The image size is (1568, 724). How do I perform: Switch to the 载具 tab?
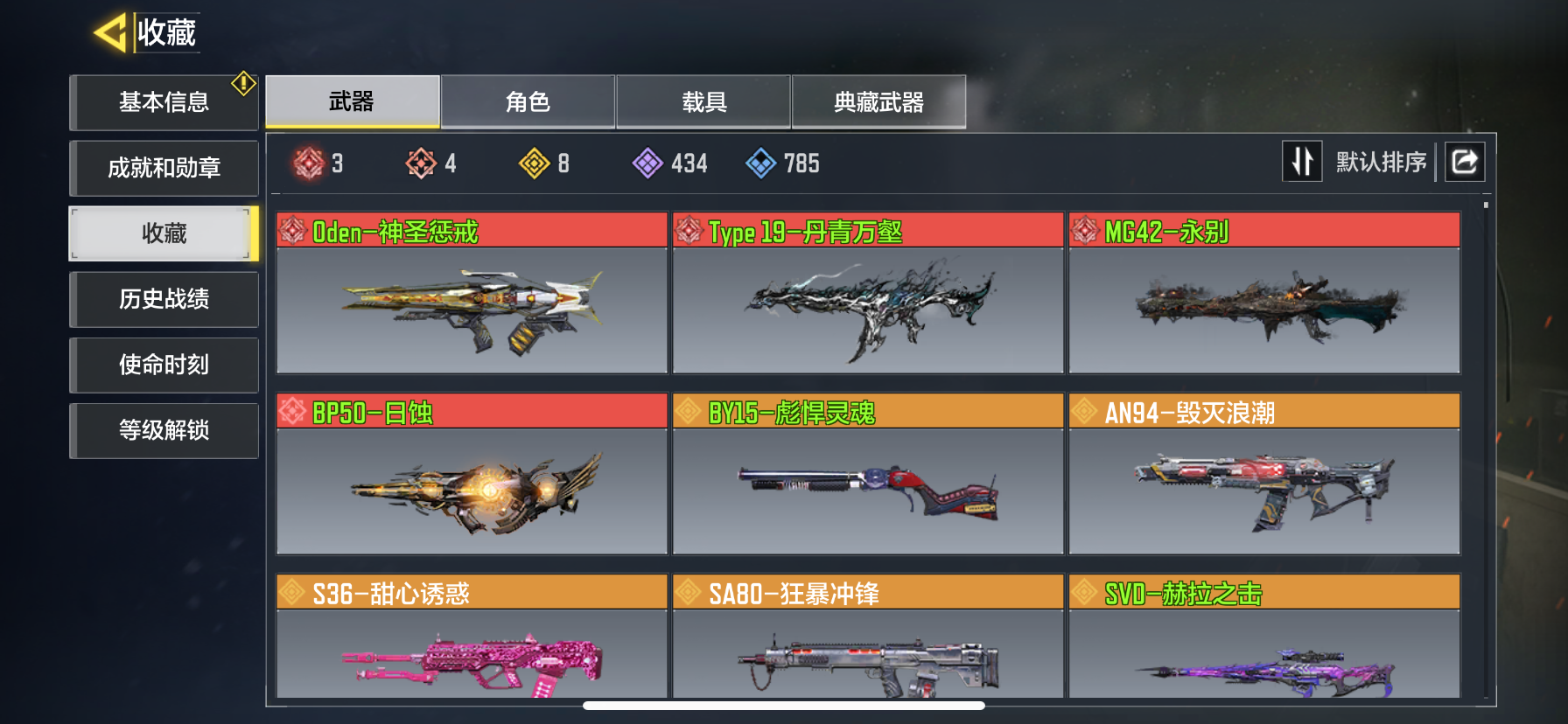tap(703, 102)
